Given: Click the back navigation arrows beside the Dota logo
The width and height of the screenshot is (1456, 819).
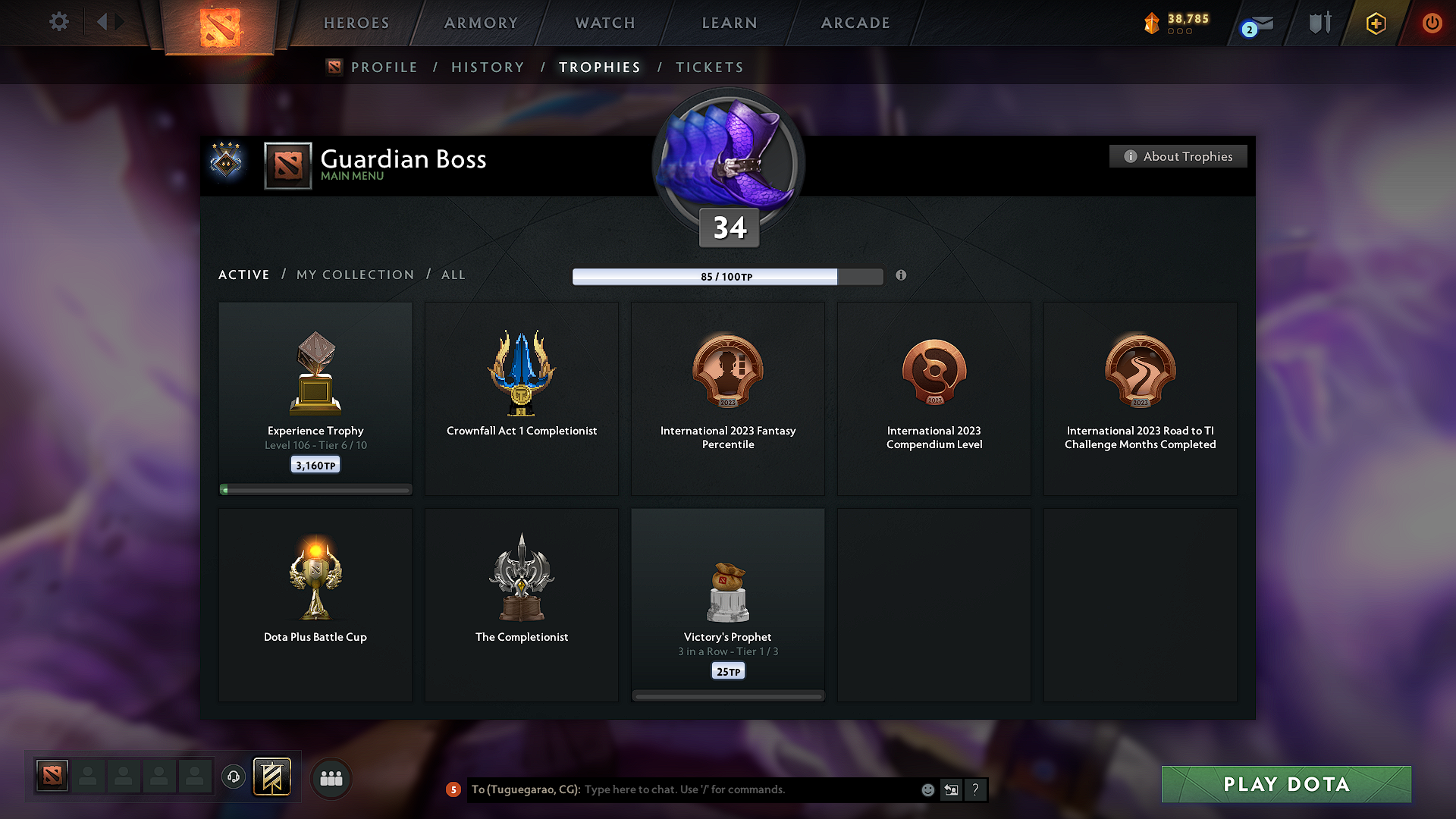Looking at the screenshot, I should (110, 22).
